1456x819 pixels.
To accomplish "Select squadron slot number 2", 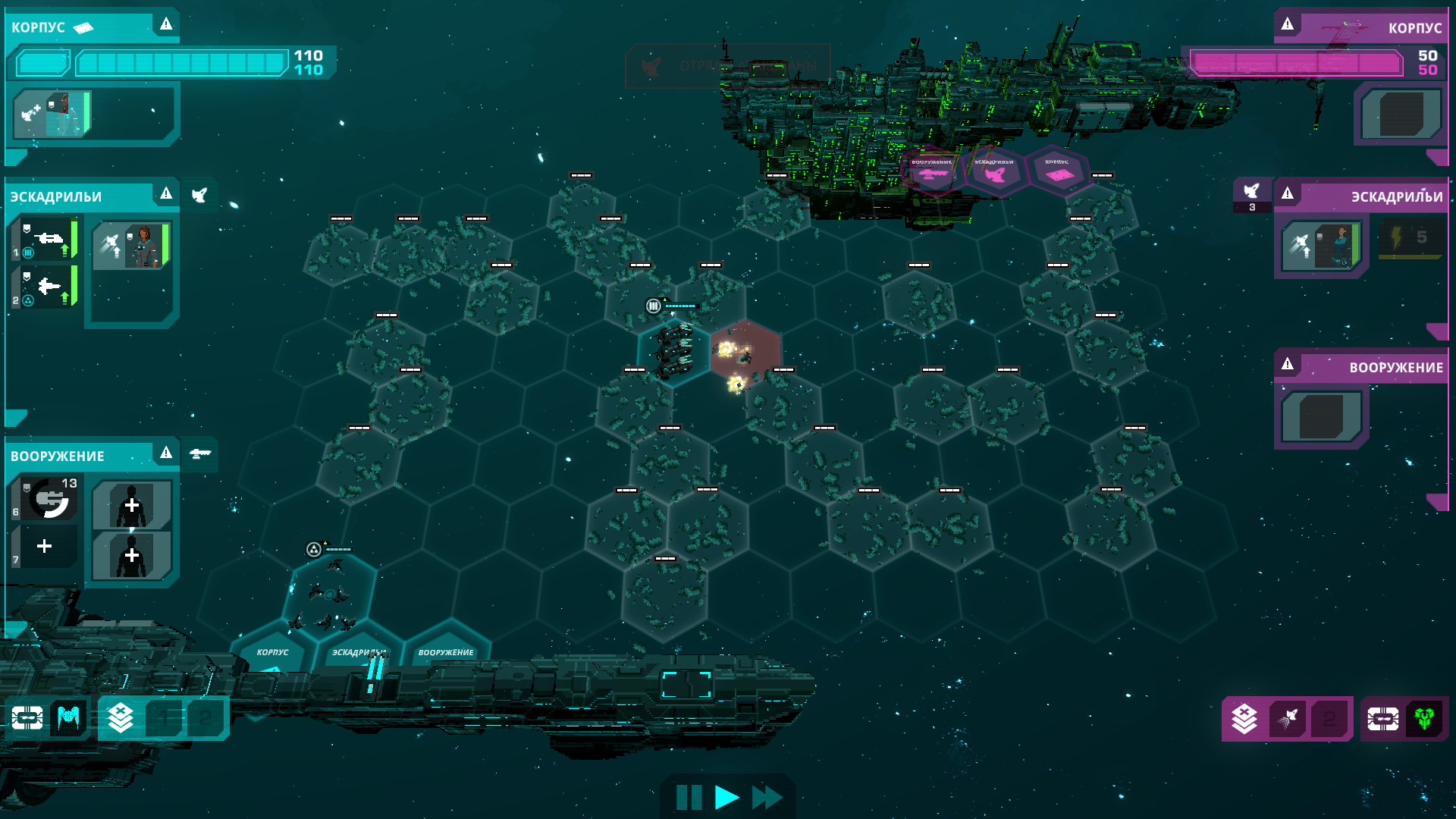I will 45,287.
